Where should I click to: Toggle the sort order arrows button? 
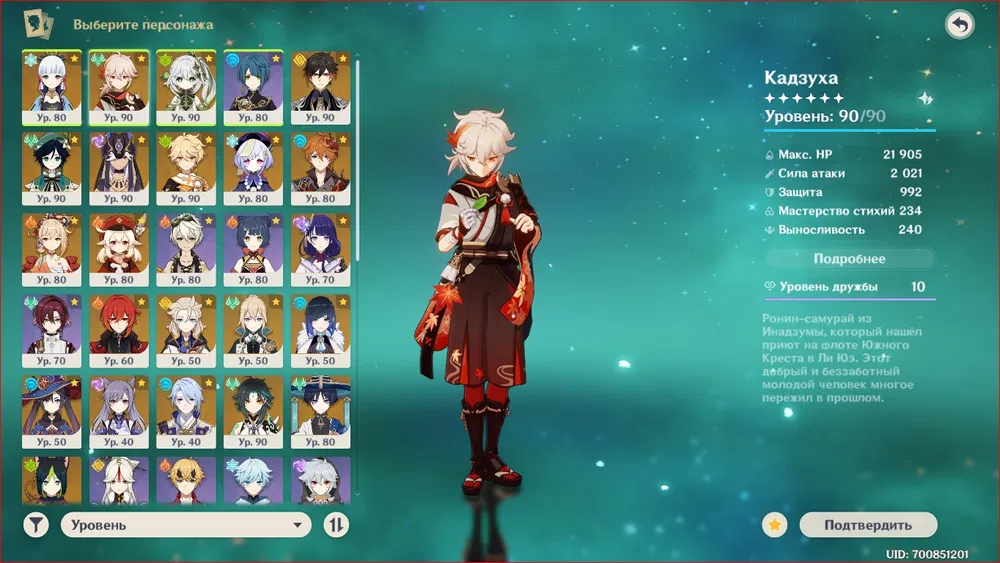(337, 525)
